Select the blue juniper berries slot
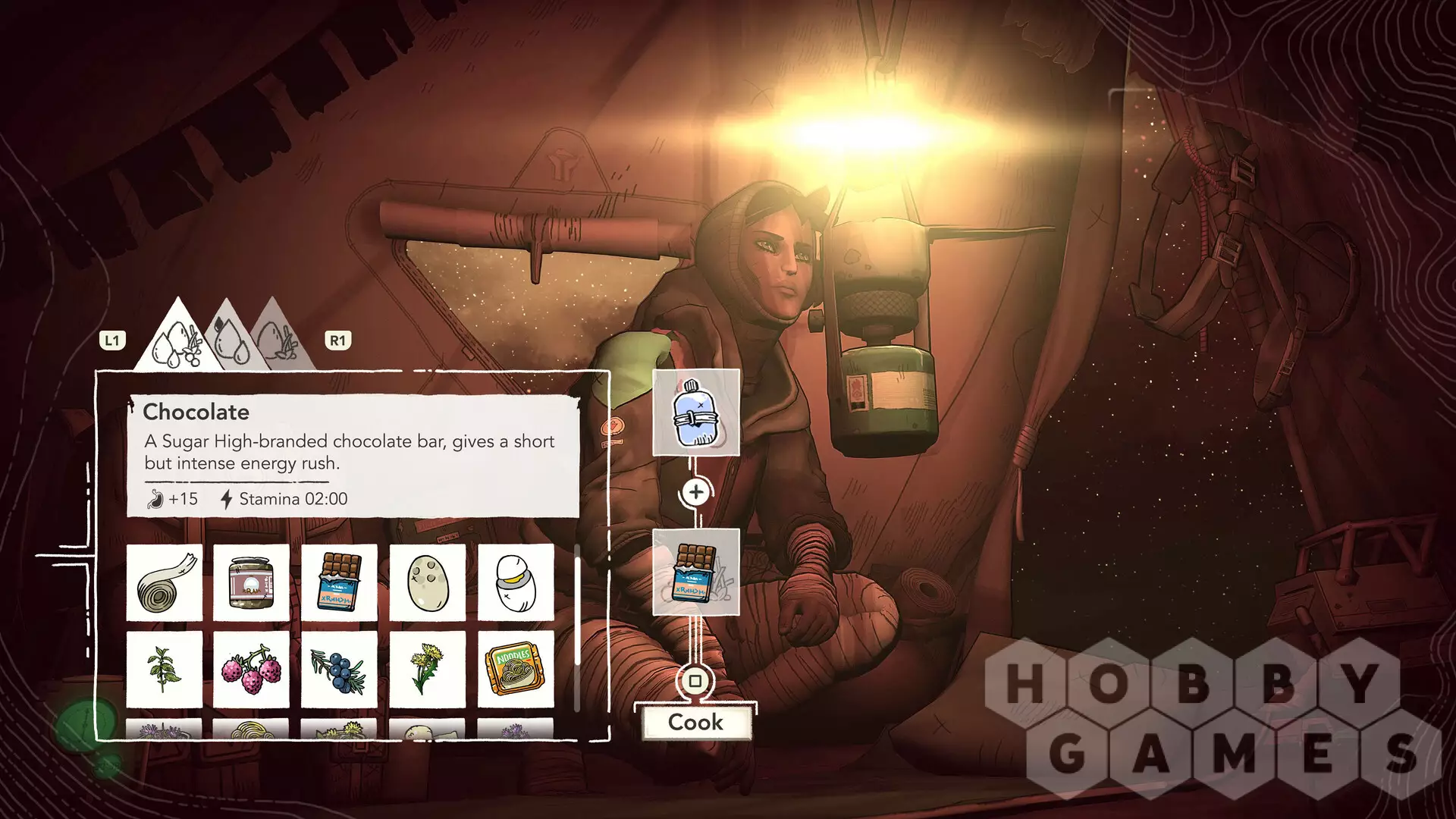This screenshot has width=1456, height=819. pyautogui.click(x=339, y=670)
